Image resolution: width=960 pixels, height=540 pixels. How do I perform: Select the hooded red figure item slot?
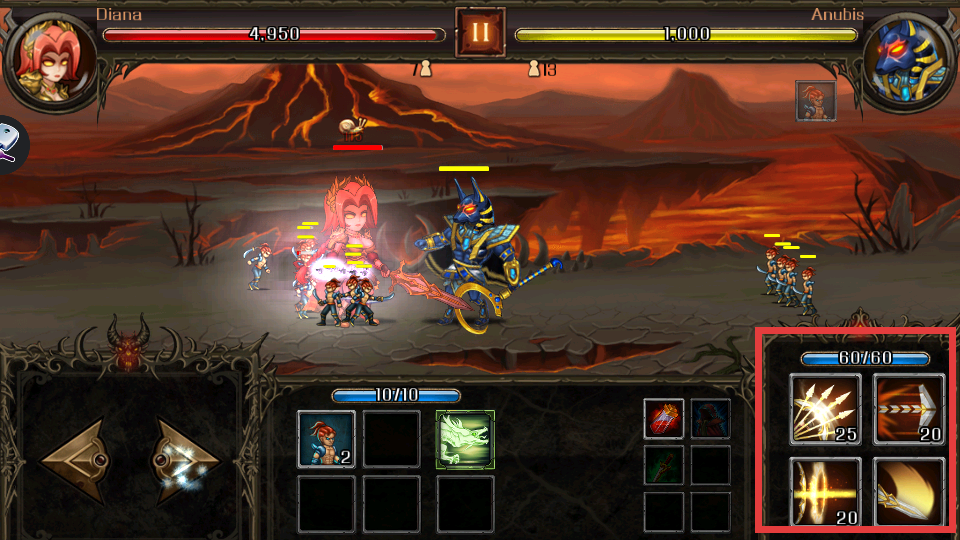pos(710,418)
